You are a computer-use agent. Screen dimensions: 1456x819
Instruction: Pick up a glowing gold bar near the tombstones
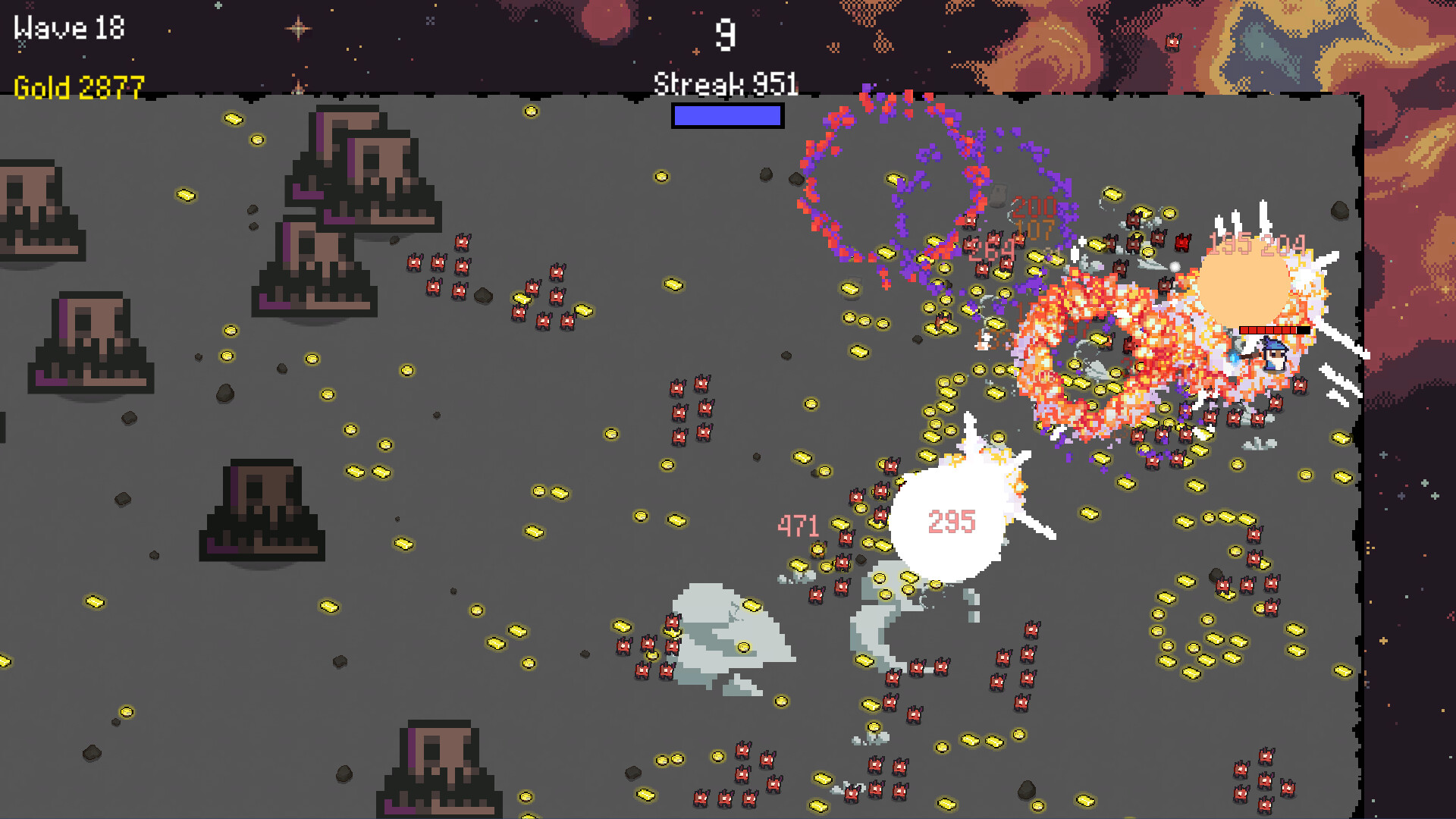click(234, 119)
